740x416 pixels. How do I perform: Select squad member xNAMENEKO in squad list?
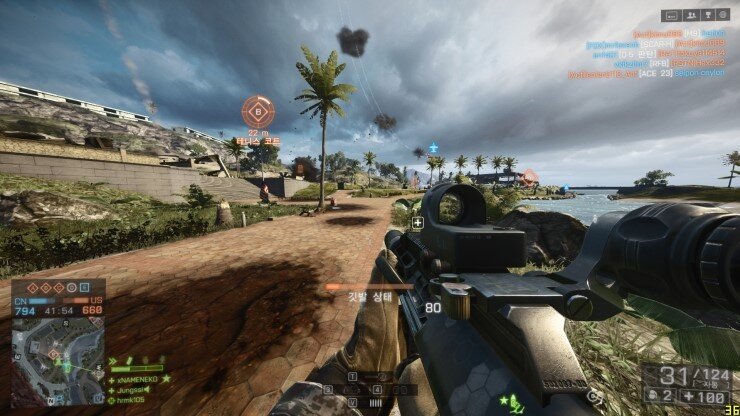click(135, 379)
